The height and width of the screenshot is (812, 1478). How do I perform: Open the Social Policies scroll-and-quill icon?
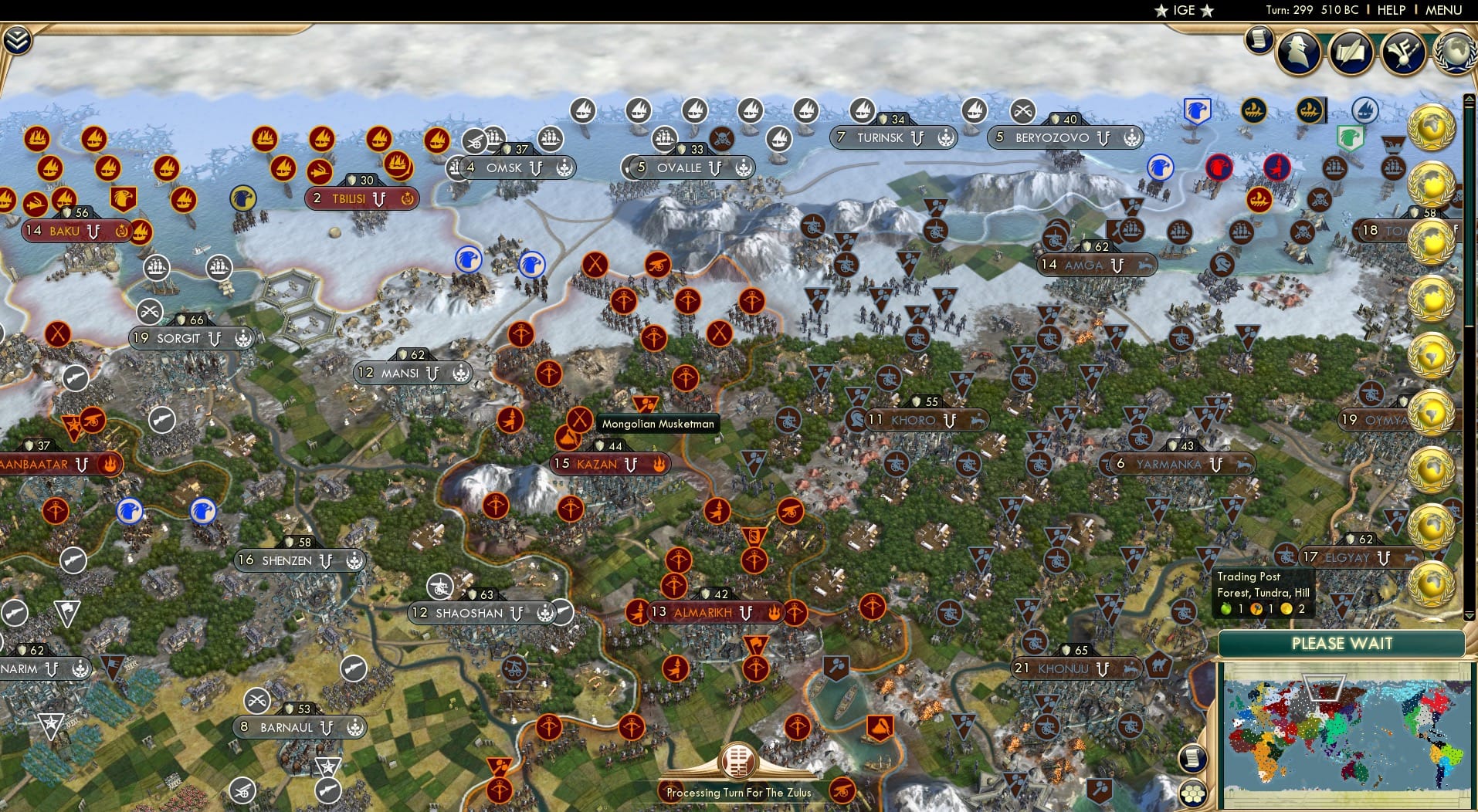click(x=1351, y=52)
